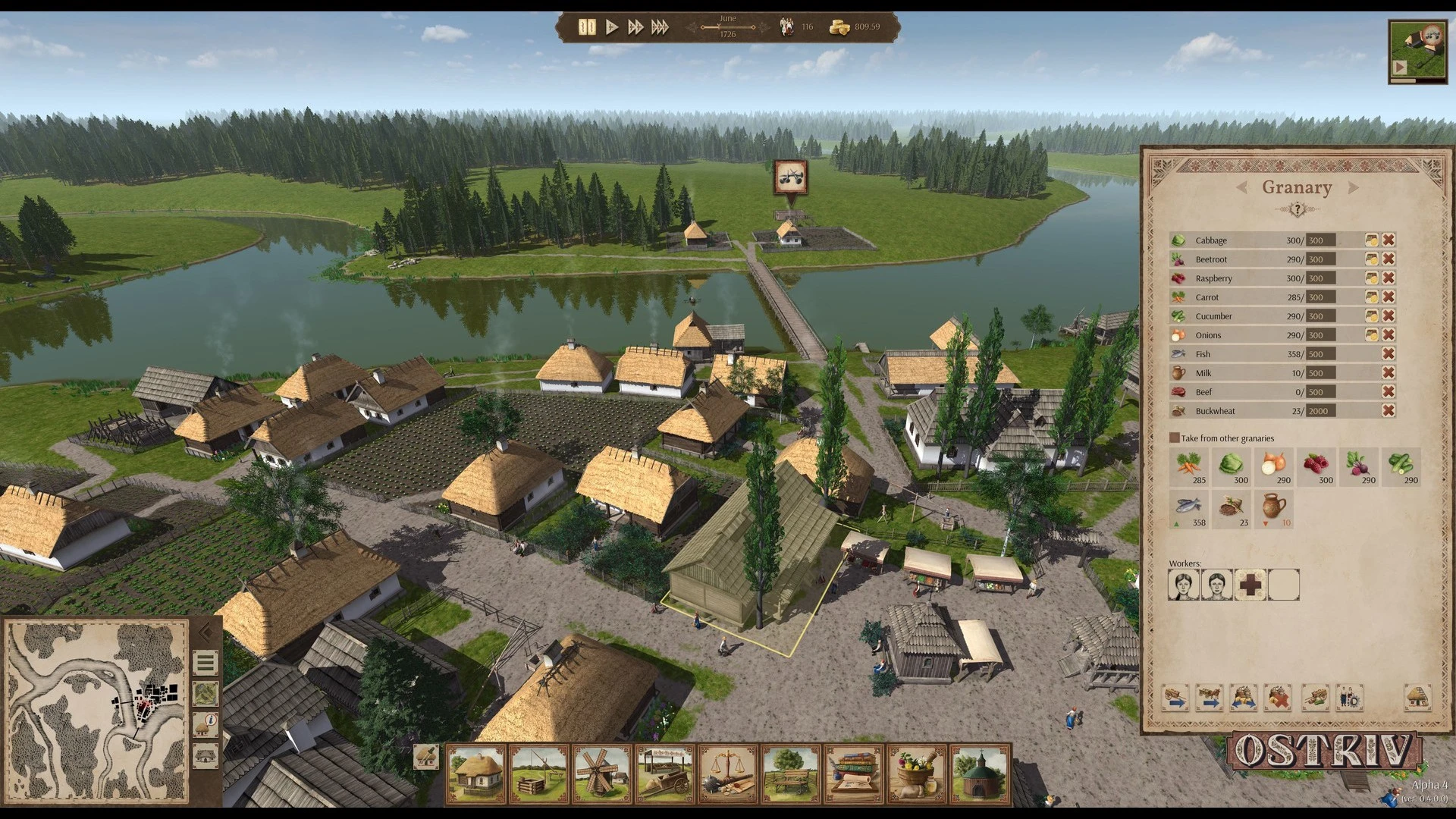This screenshot has height=819, width=1456.
Task: Open the housing build category
Action: pos(476,774)
